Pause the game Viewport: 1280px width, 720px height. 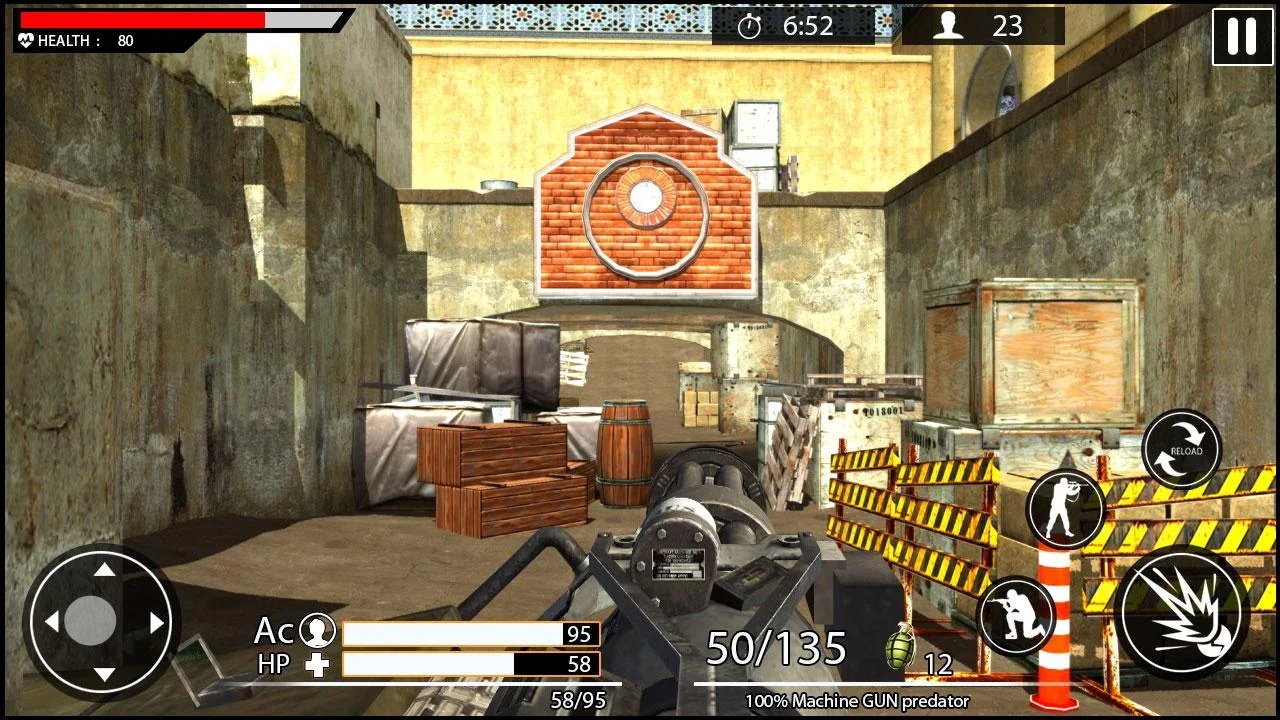[1242, 37]
